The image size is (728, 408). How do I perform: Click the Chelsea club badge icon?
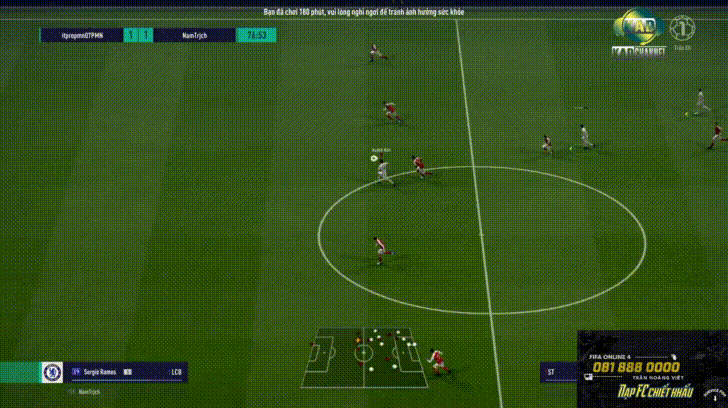(52, 372)
